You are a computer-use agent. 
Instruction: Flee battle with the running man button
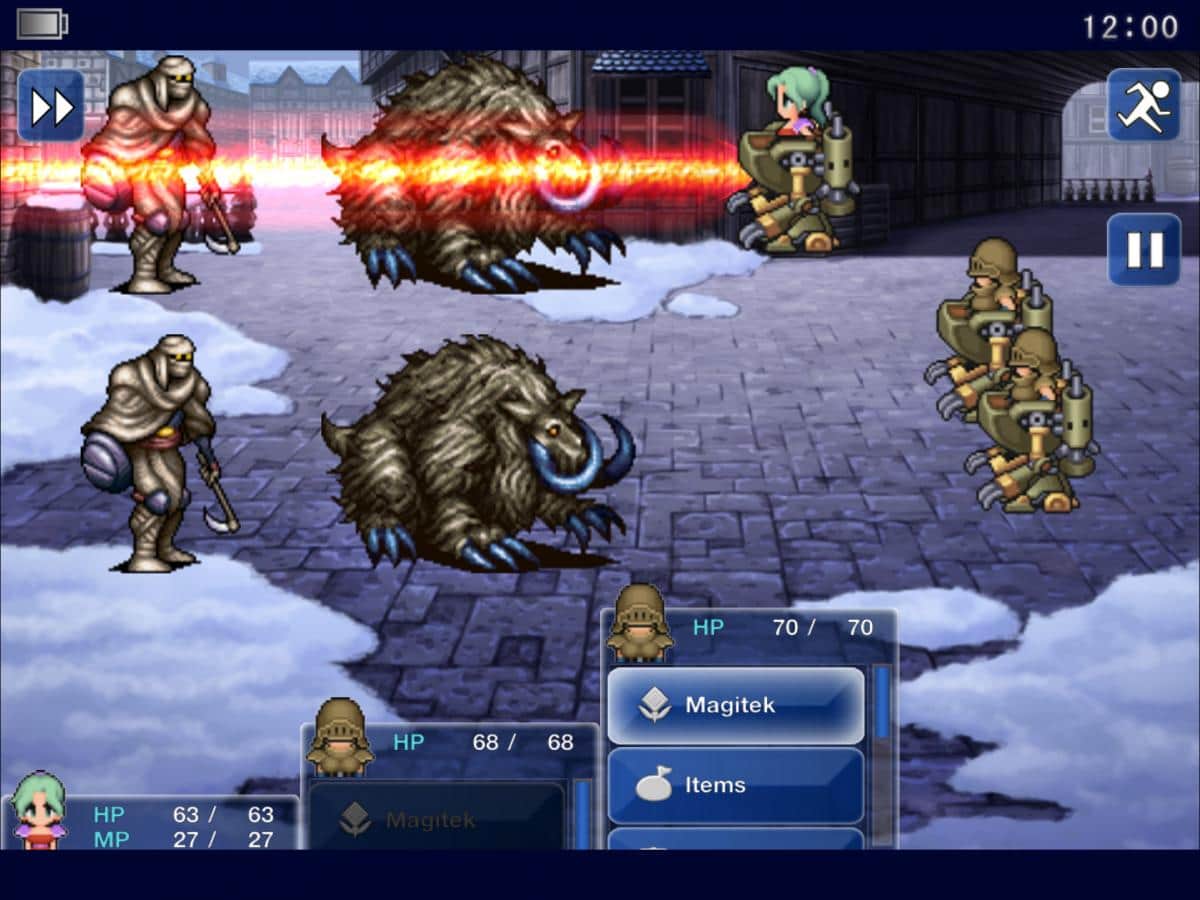[1144, 104]
